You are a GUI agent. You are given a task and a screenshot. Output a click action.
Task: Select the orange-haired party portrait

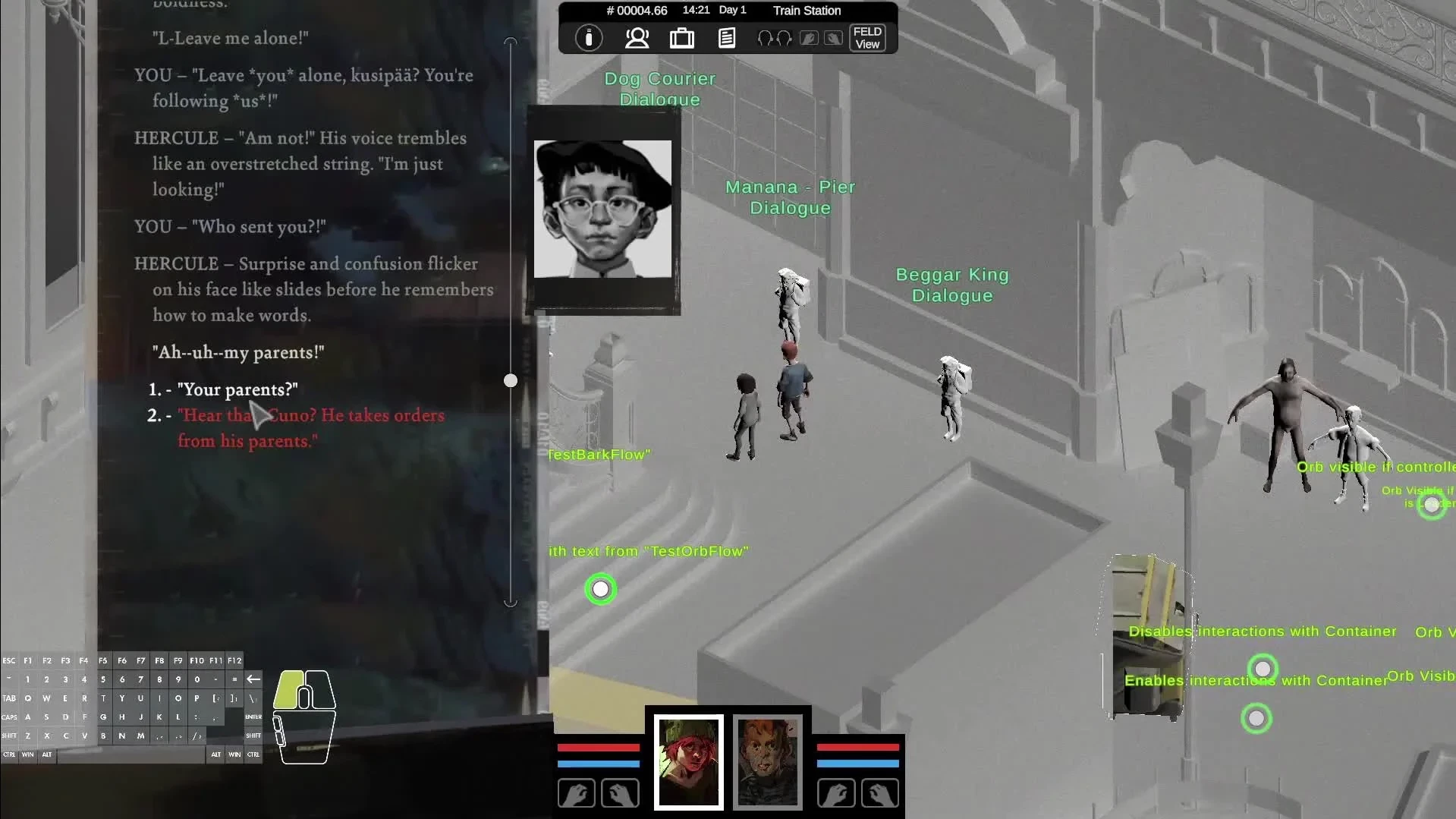[768, 761]
